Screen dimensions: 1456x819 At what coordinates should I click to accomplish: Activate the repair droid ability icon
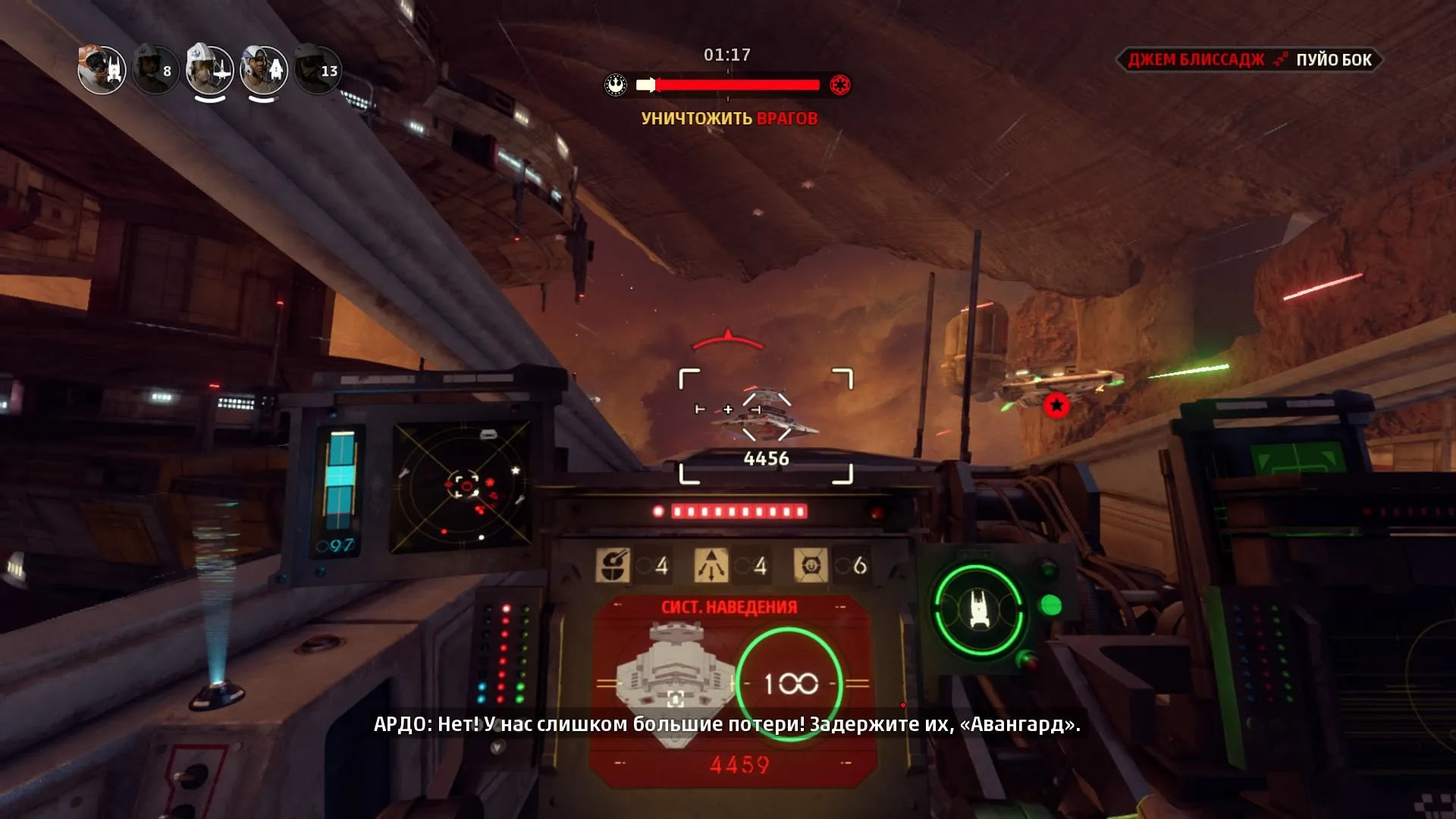point(613,565)
